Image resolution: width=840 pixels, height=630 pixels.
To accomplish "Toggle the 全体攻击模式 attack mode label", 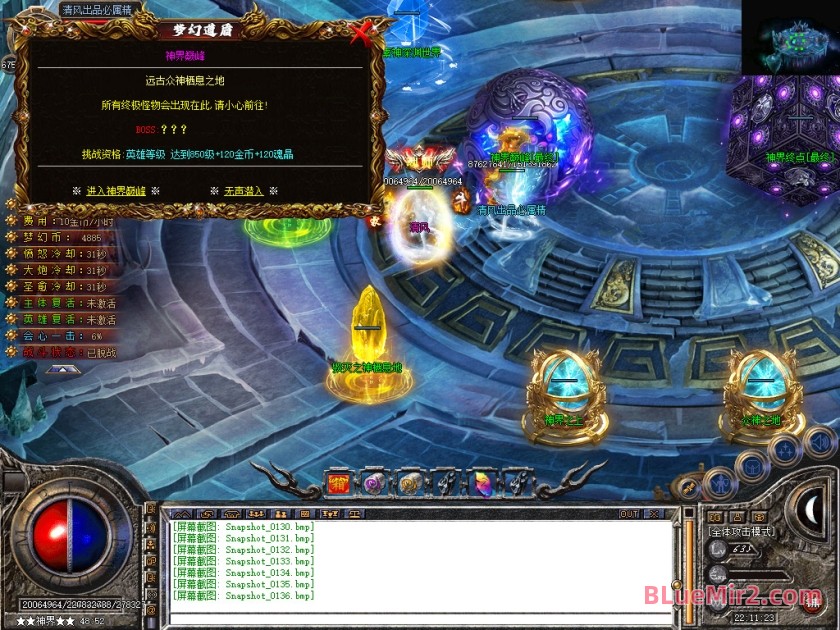I will tap(741, 531).
